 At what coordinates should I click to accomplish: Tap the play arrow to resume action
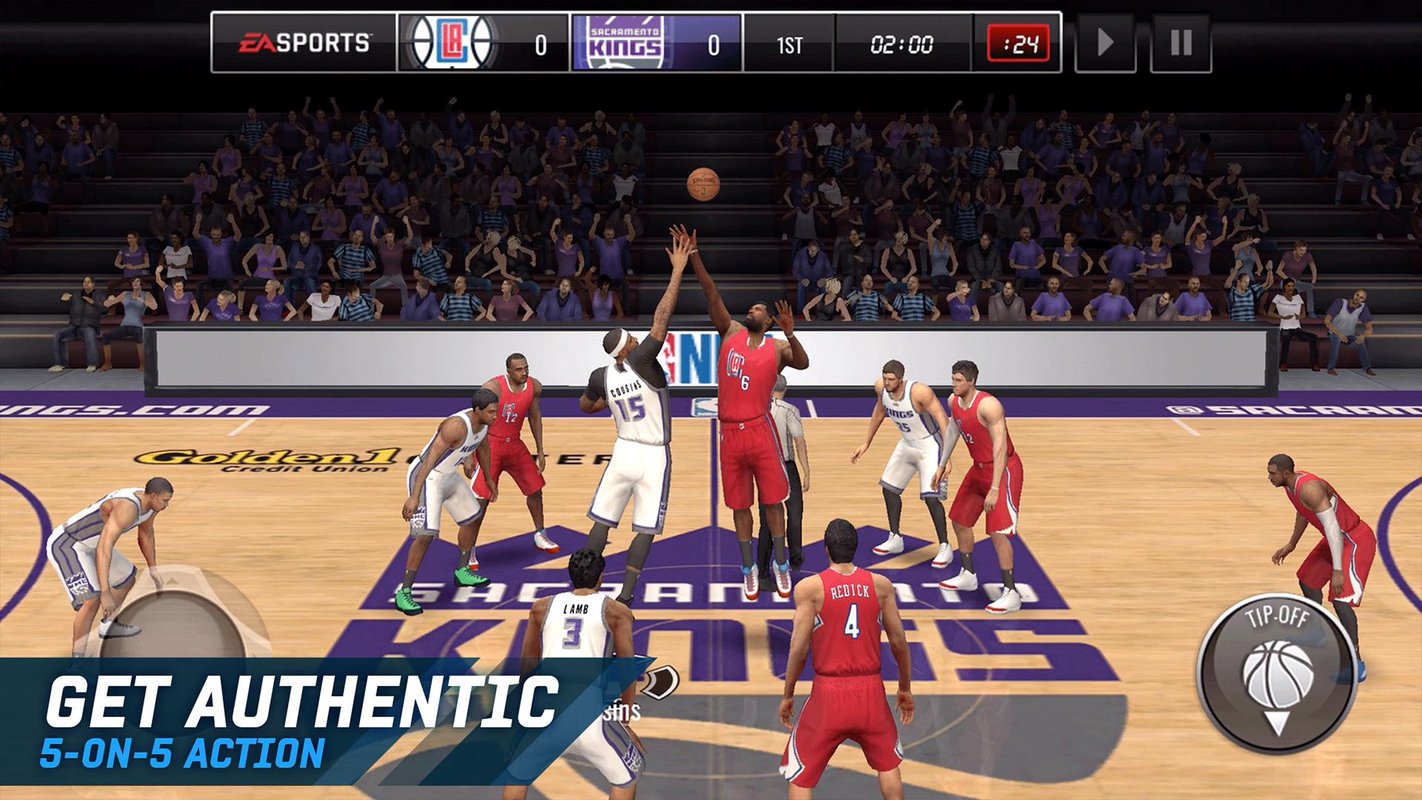[1104, 42]
